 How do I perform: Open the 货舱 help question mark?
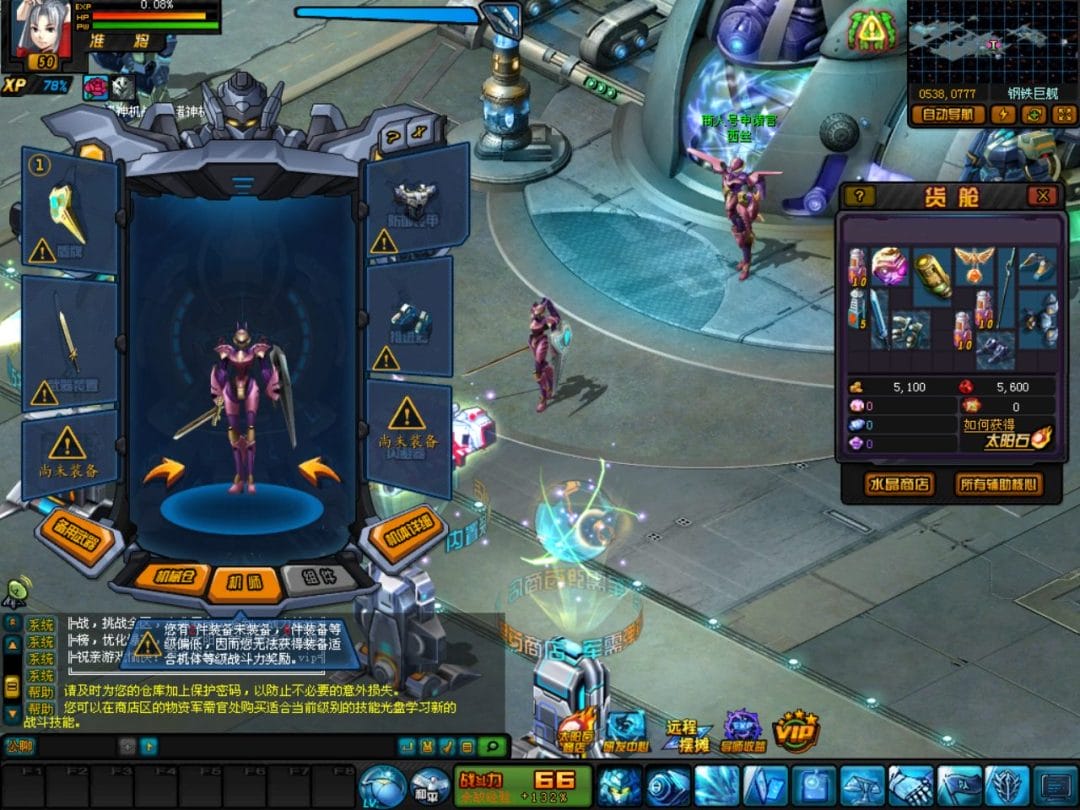coord(860,196)
